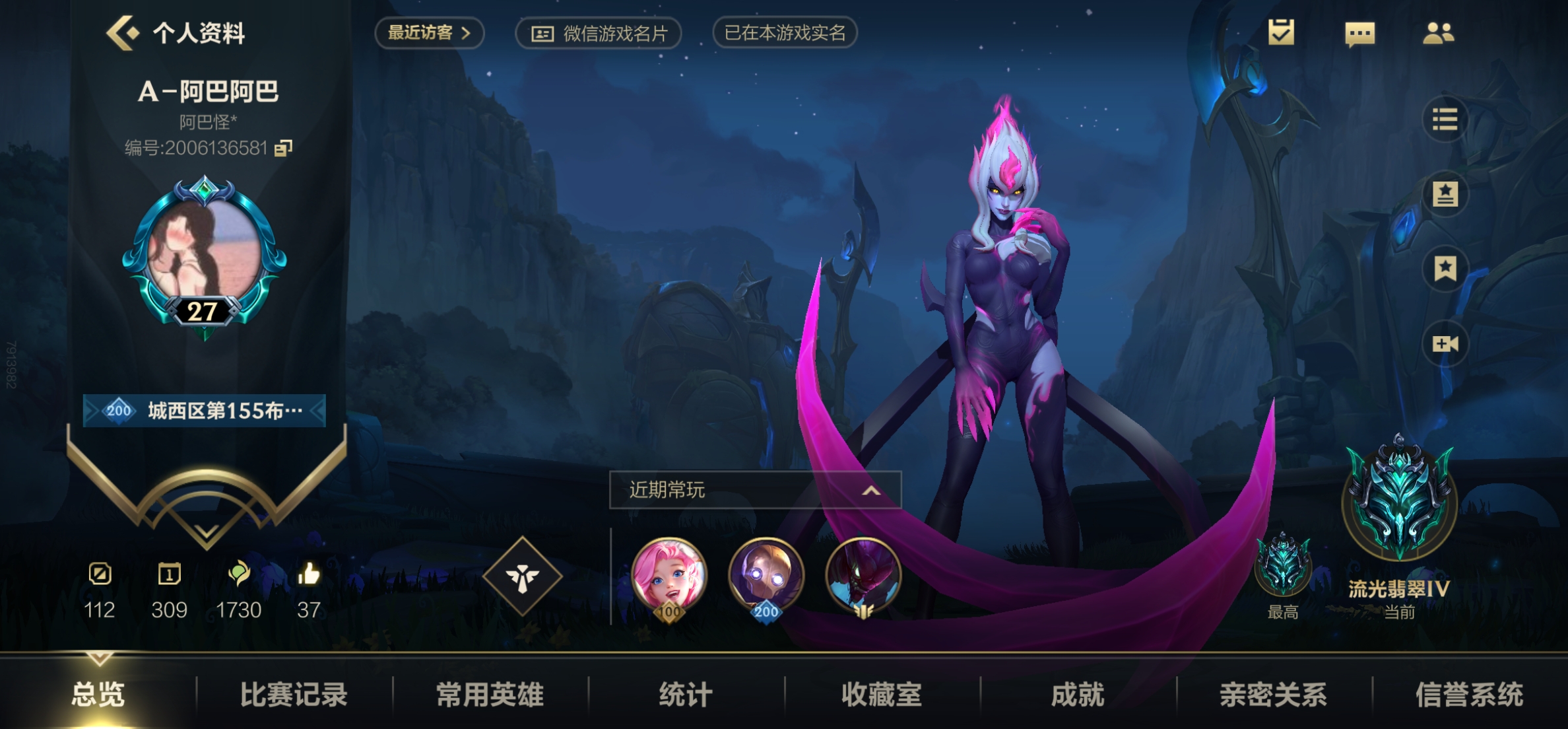Switch to the 常用英雄 tab
This screenshot has width=1568, height=729.
490,694
